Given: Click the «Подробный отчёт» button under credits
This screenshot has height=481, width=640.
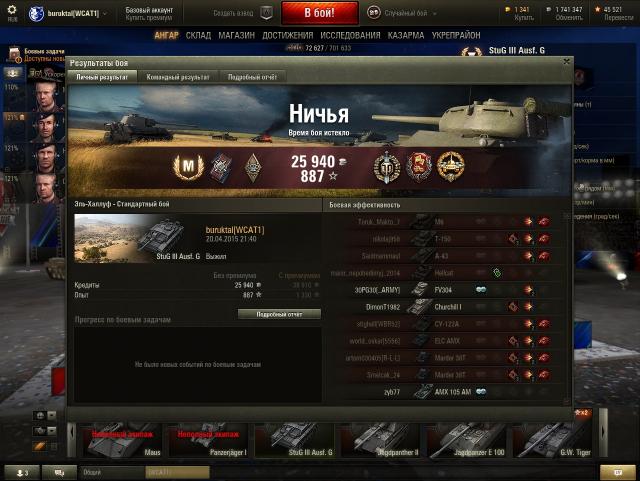Looking at the screenshot, I should click(x=279, y=313).
